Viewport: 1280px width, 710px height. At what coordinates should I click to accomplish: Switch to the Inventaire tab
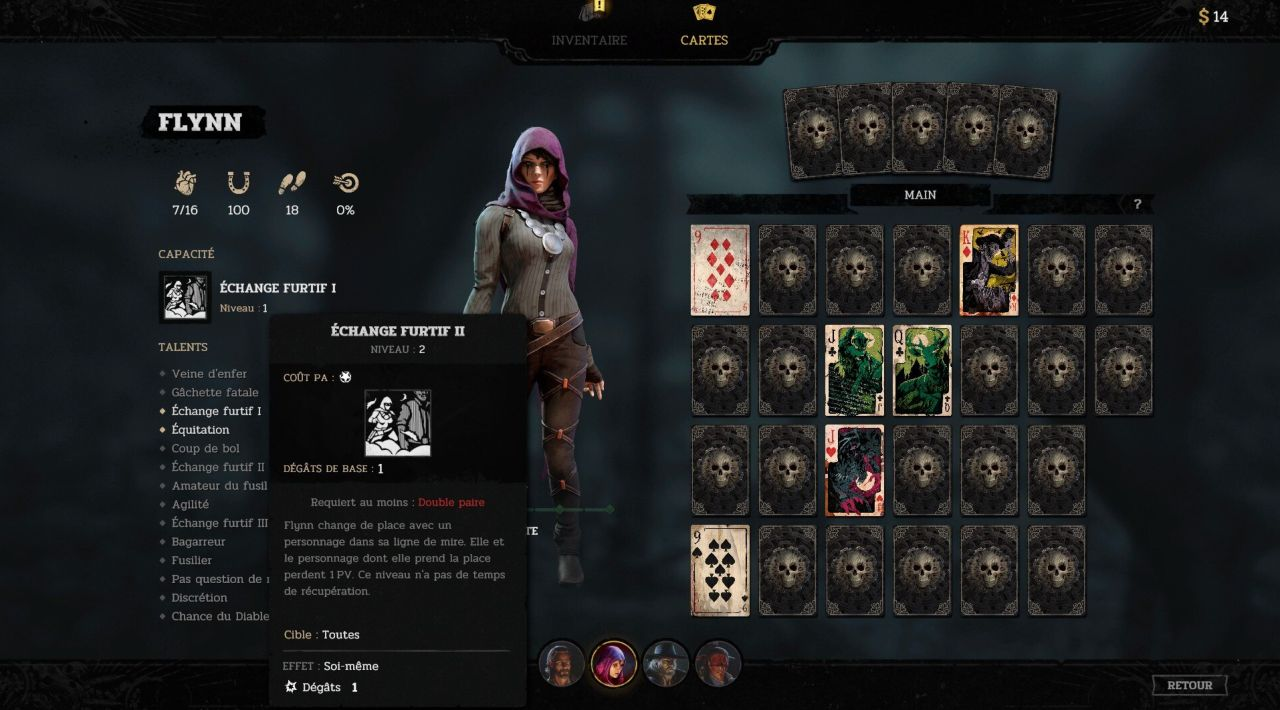589,40
